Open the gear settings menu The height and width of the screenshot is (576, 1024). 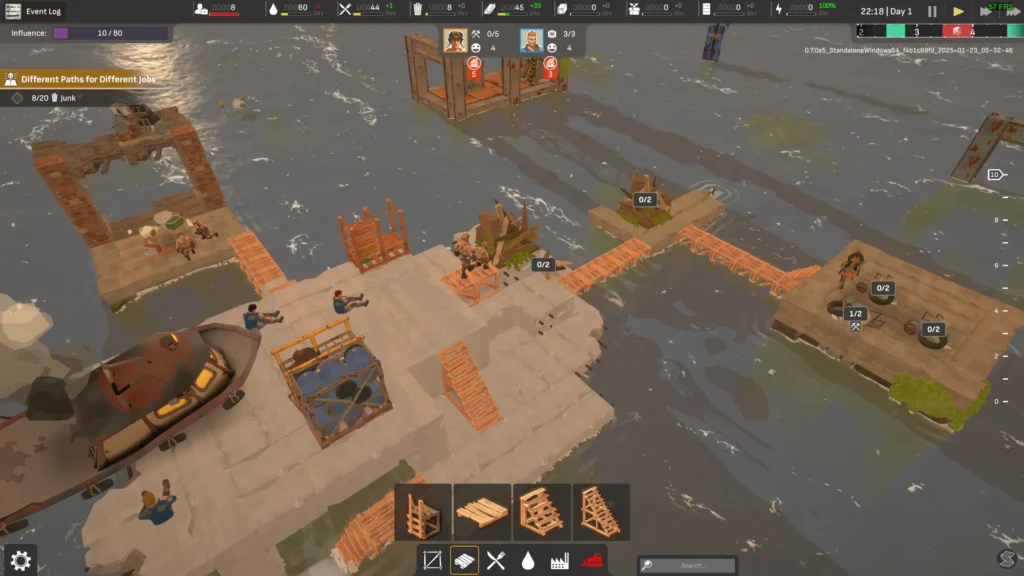pos(20,561)
